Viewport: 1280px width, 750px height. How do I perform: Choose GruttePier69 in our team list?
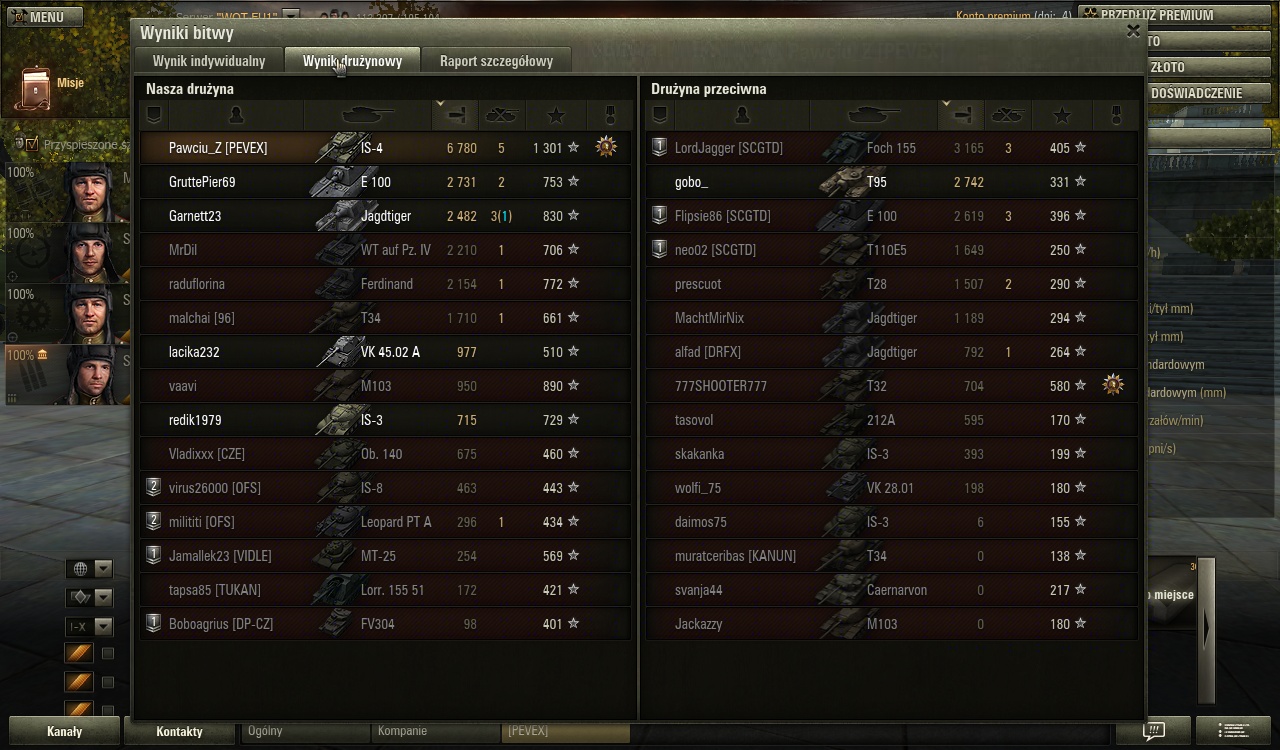coord(202,182)
